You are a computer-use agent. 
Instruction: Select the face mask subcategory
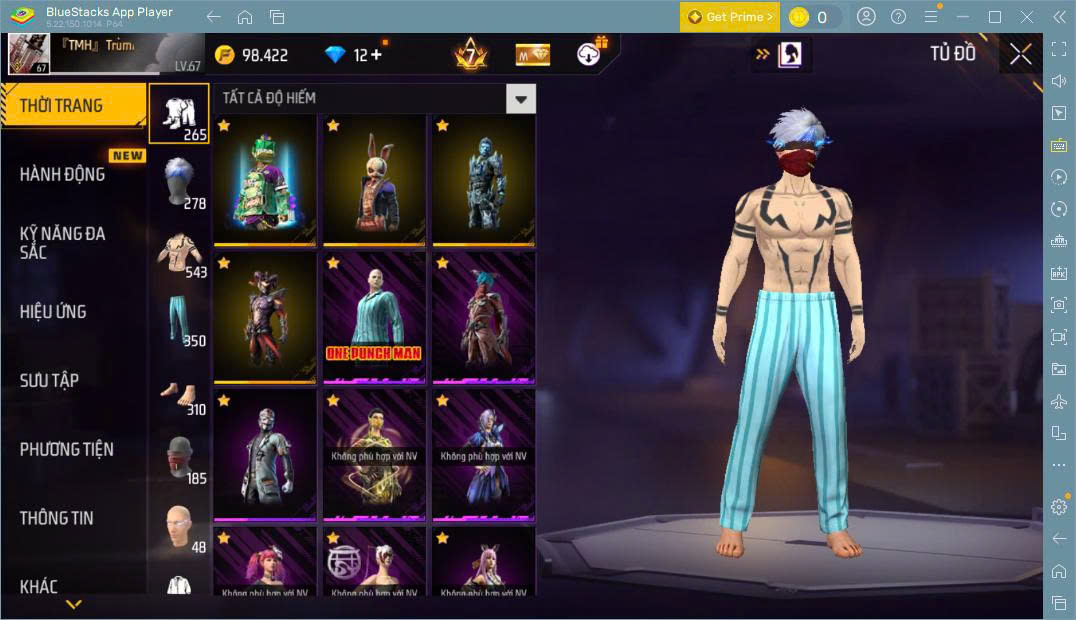(x=179, y=458)
